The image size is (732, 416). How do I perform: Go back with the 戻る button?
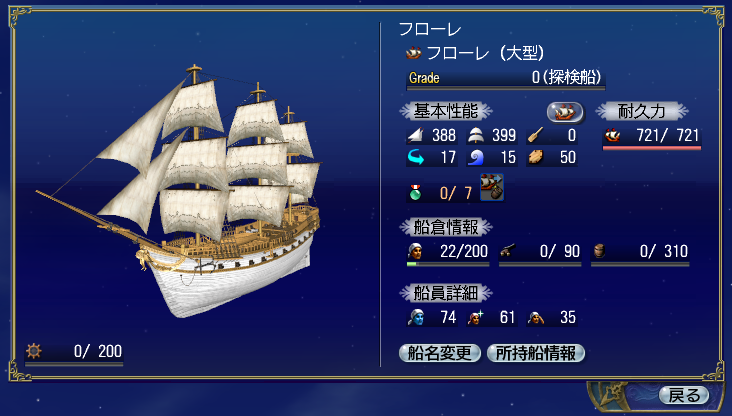pyautogui.click(x=684, y=395)
